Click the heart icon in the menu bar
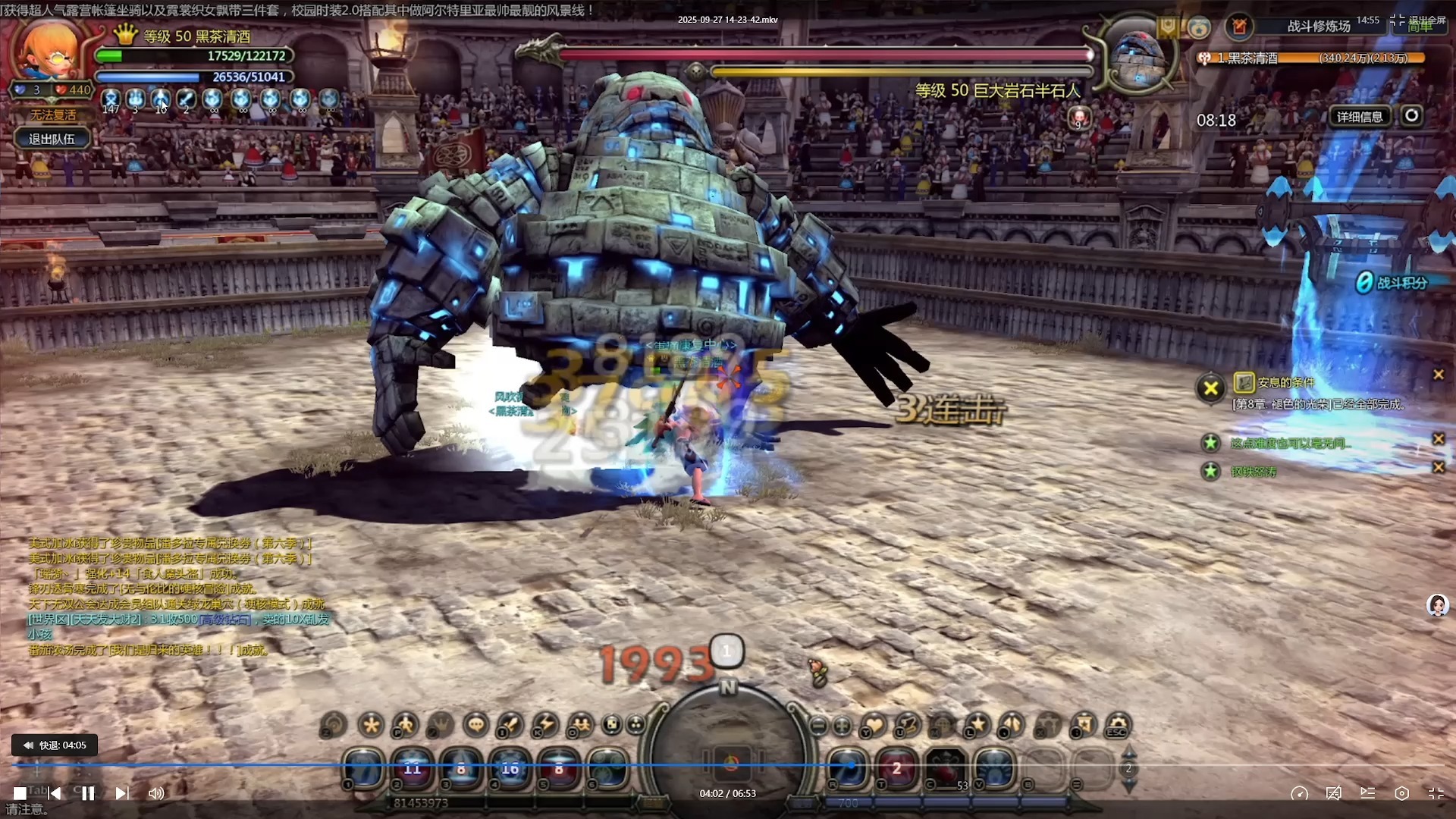Viewport: 1456px width, 819px height. coord(874,725)
